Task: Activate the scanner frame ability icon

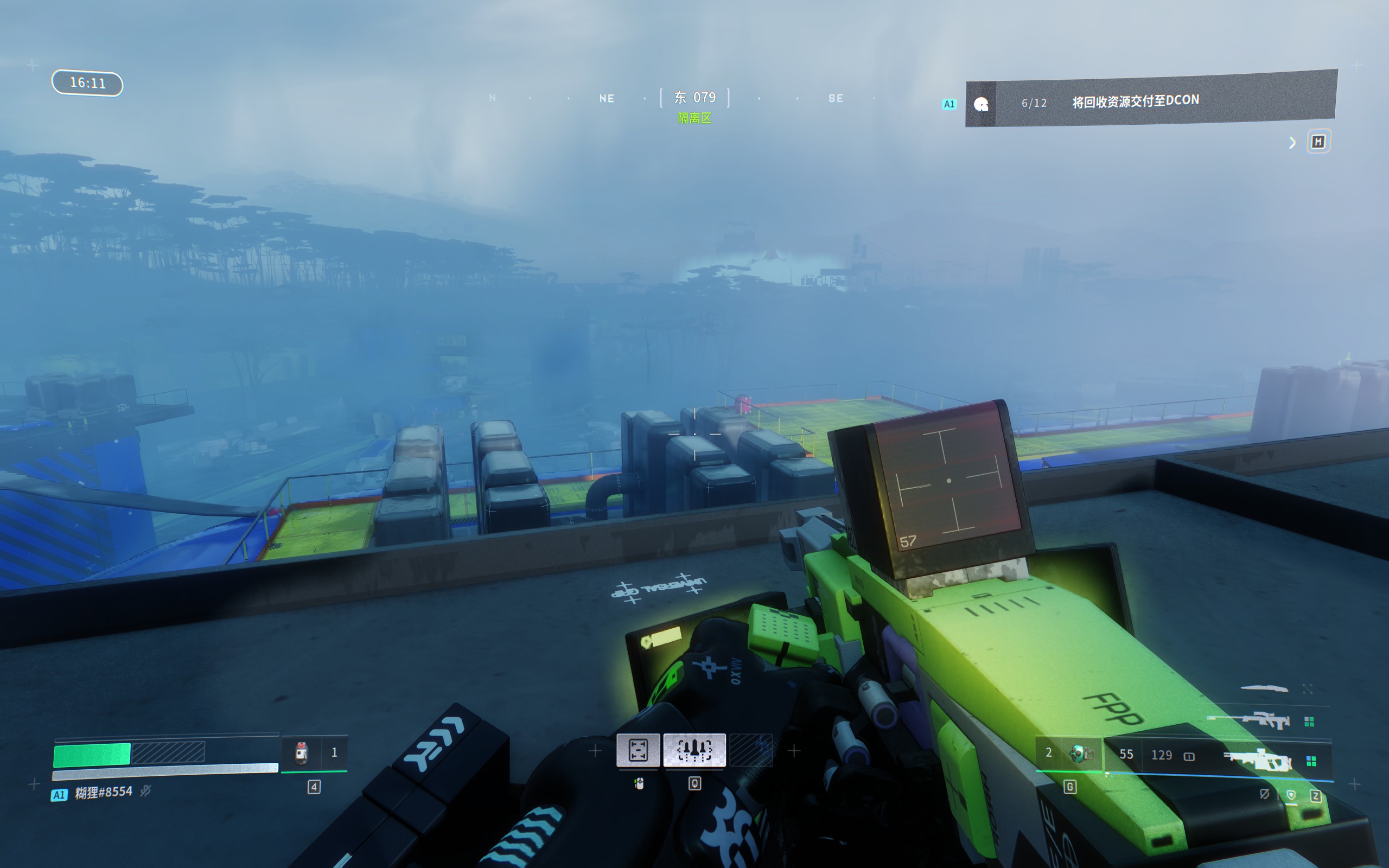Action: 638,750
